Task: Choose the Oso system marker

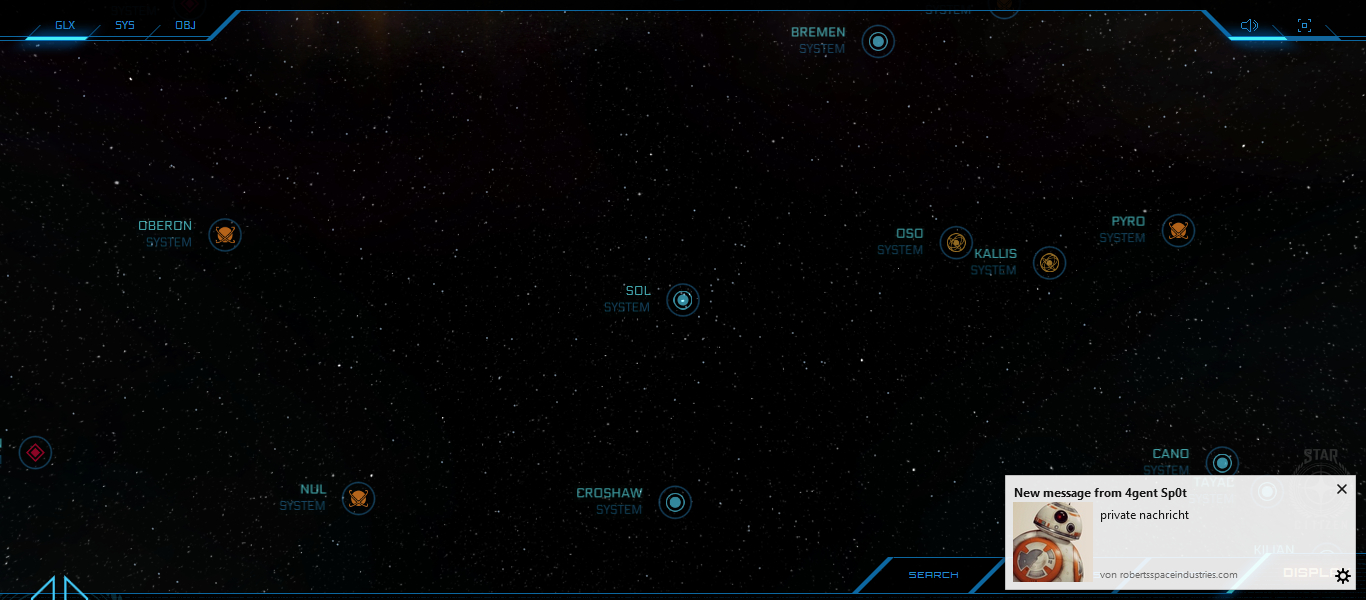Action: tap(956, 242)
